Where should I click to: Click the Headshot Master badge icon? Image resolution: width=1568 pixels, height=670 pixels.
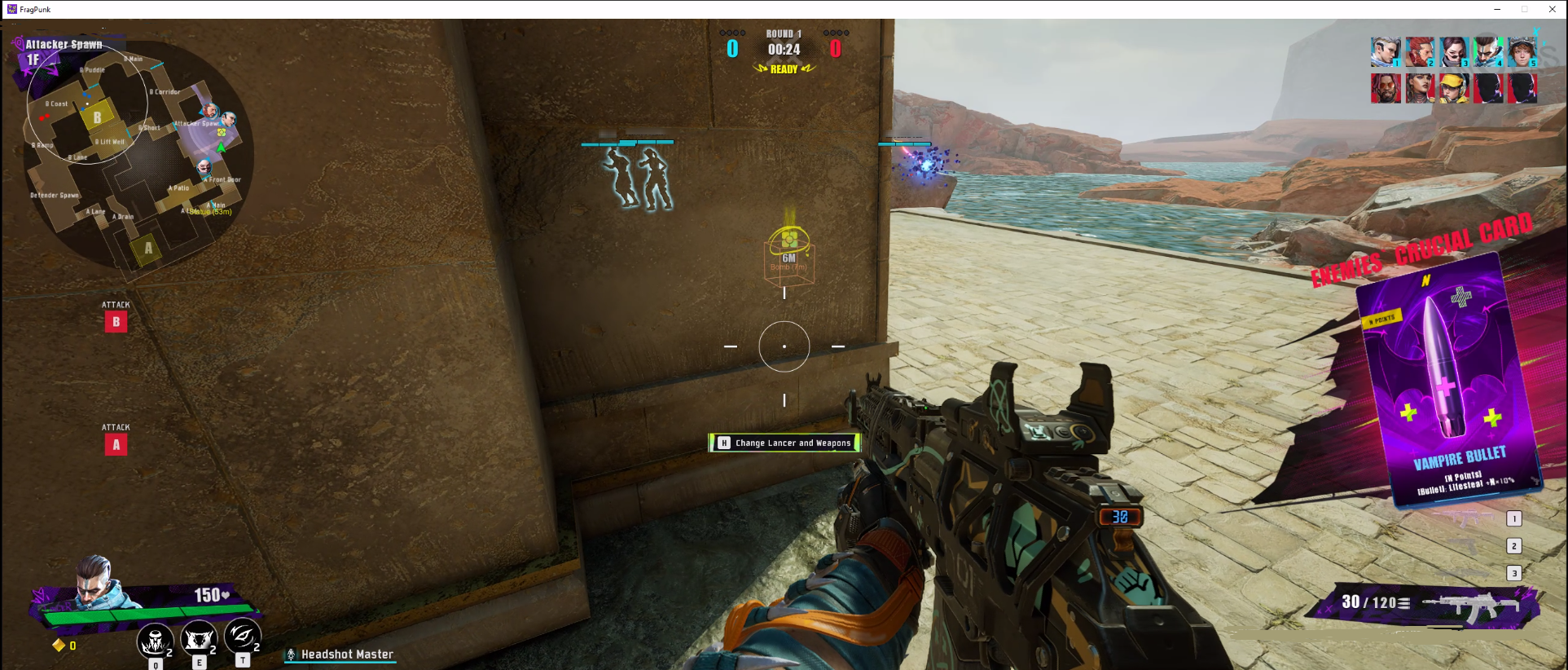pos(291,654)
